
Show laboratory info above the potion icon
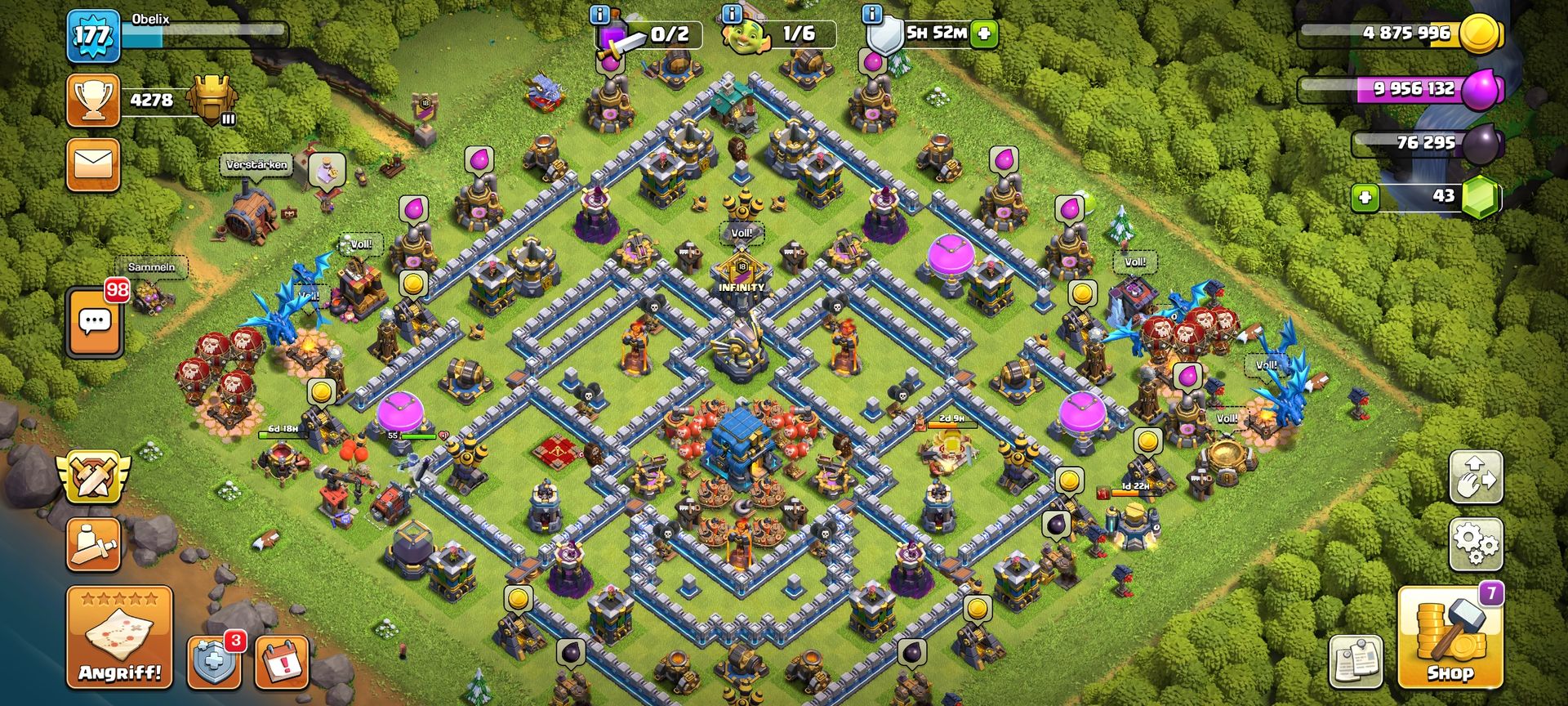[x=600, y=14]
